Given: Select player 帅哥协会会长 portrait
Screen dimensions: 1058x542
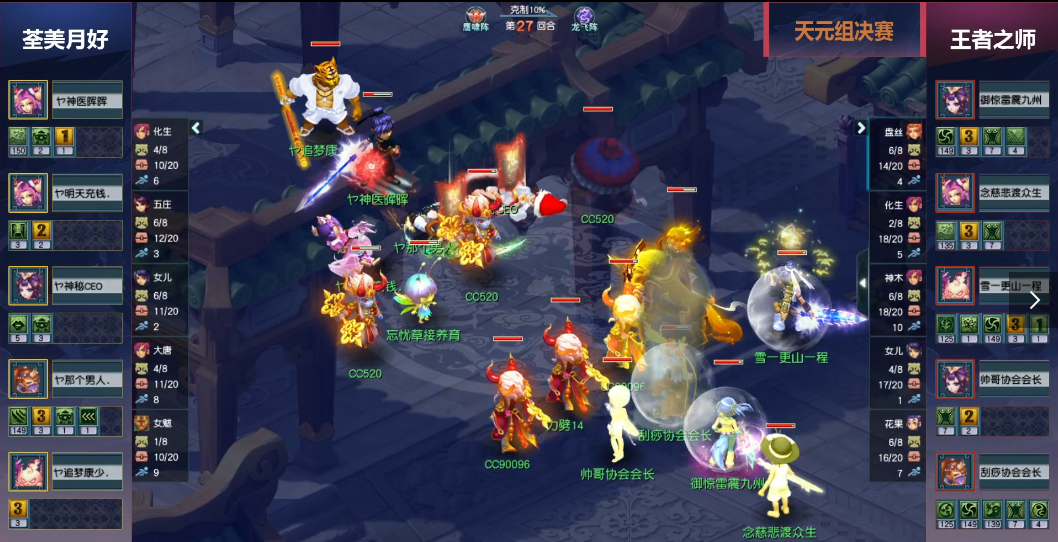Looking at the screenshot, I should pos(955,379).
